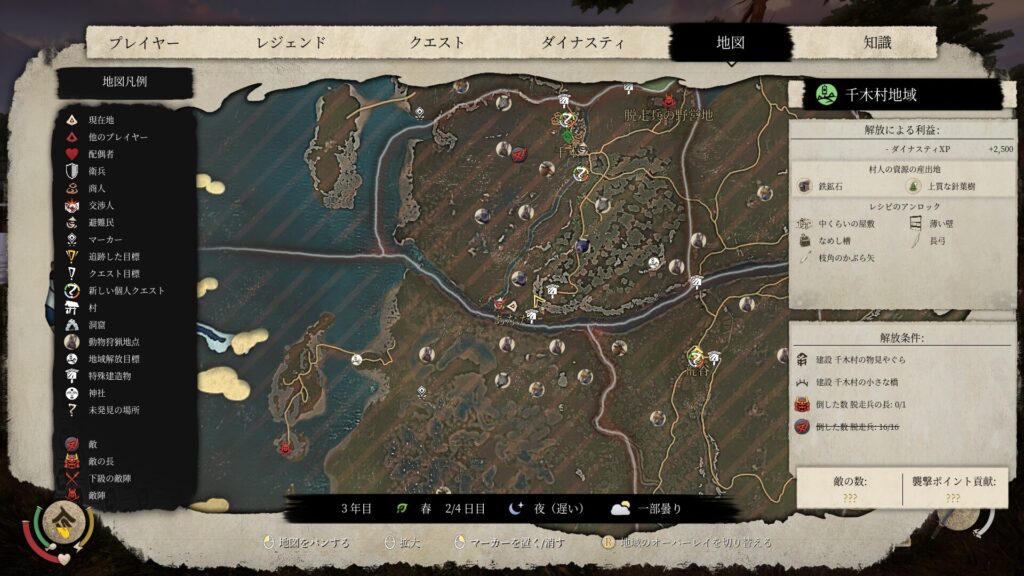Click the 未発見の場所 legend entry
Screen dimensions: 1024x576
coord(113,410)
